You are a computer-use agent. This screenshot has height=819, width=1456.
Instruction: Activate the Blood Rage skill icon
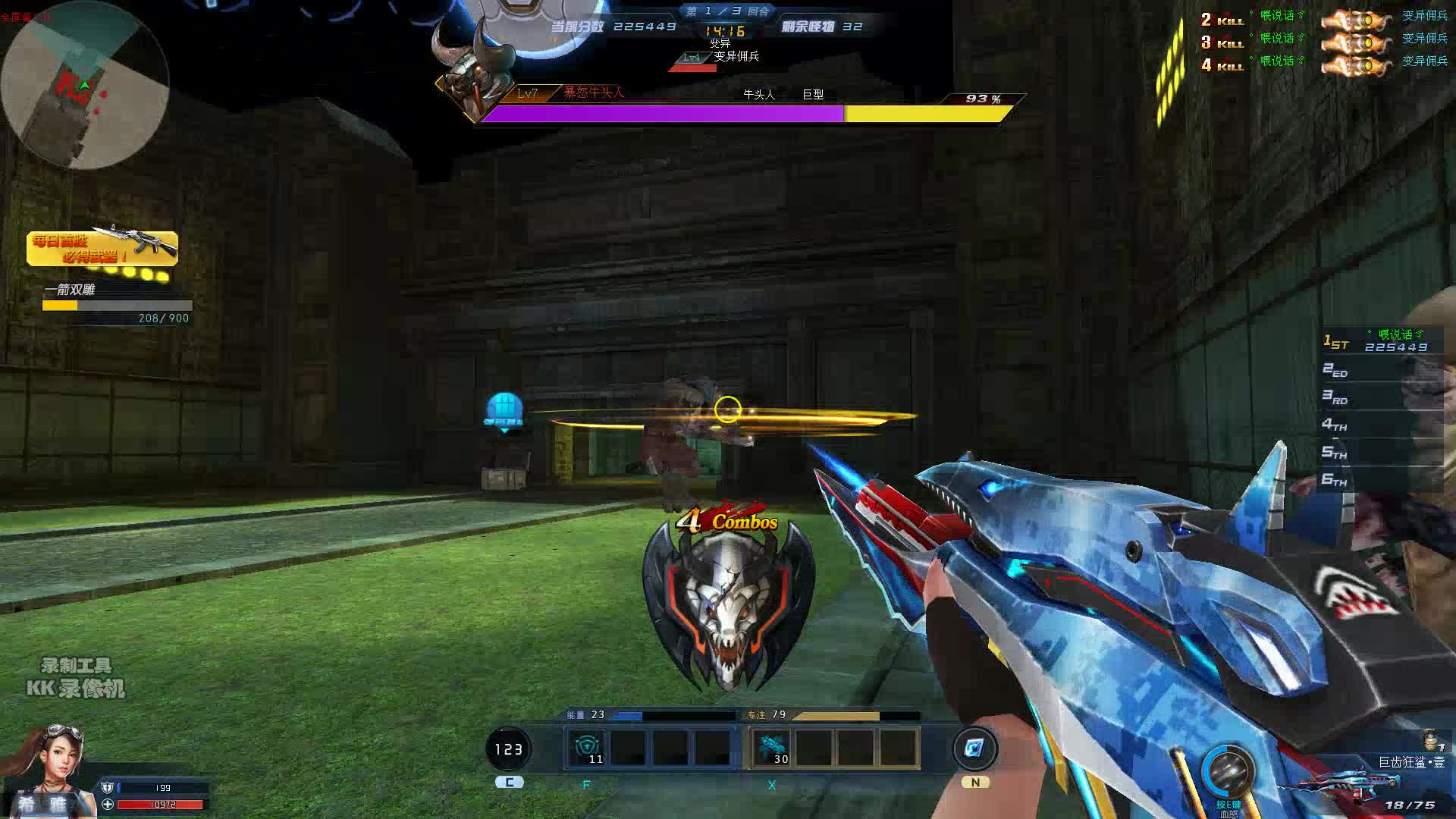(x=1228, y=773)
